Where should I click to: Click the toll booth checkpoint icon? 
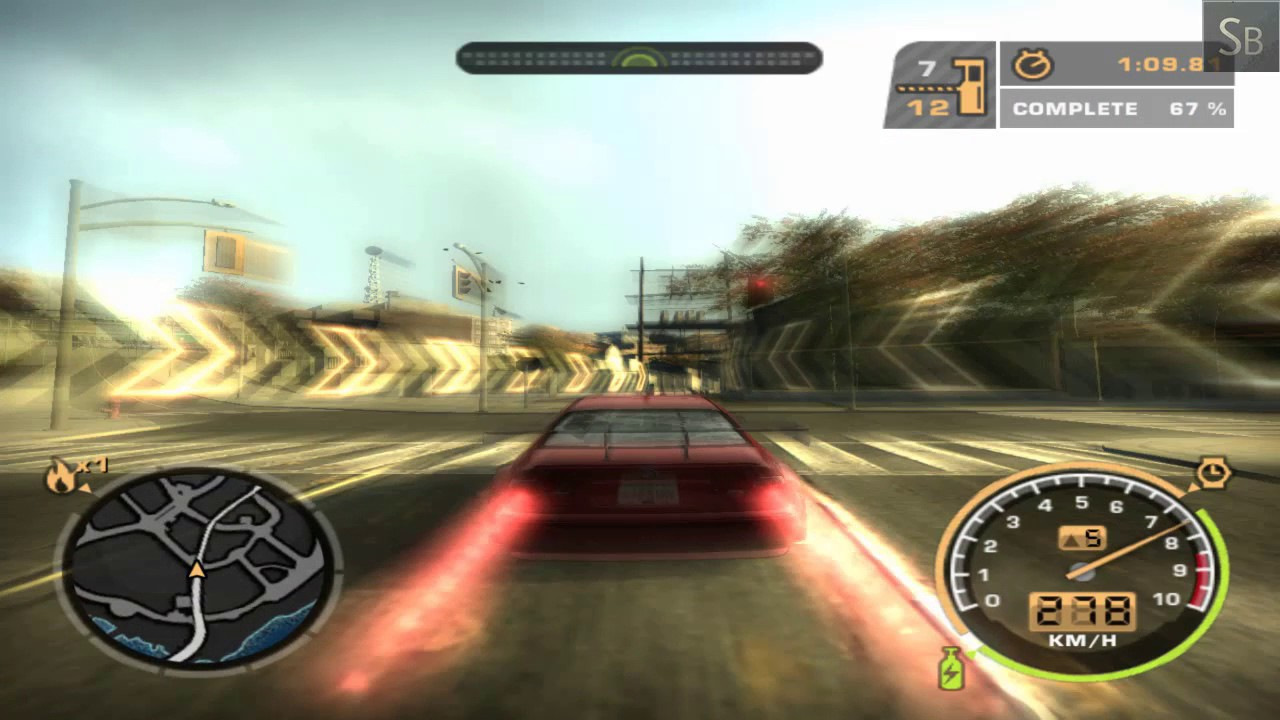968,85
